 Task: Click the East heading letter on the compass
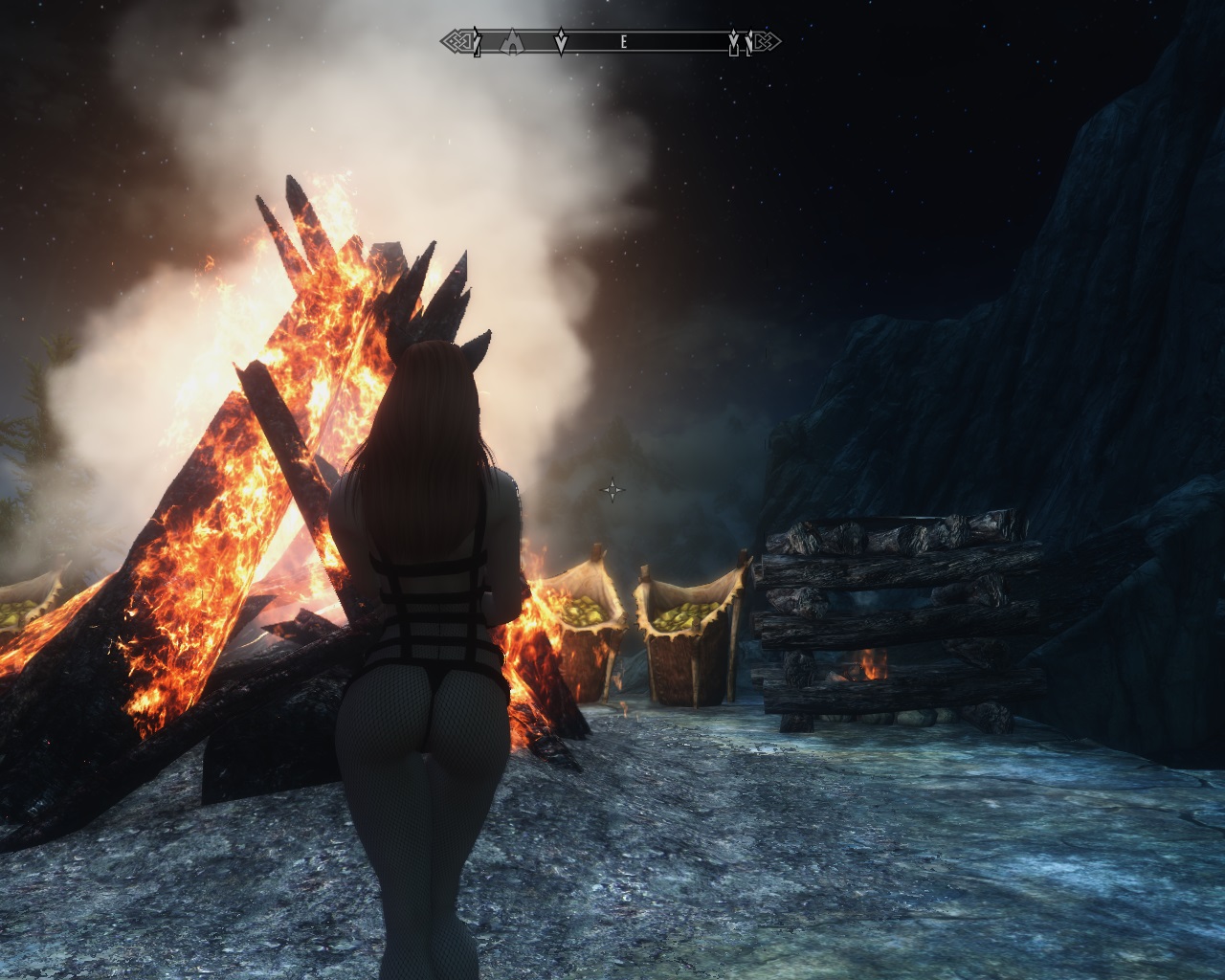click(x=623, y=42)
